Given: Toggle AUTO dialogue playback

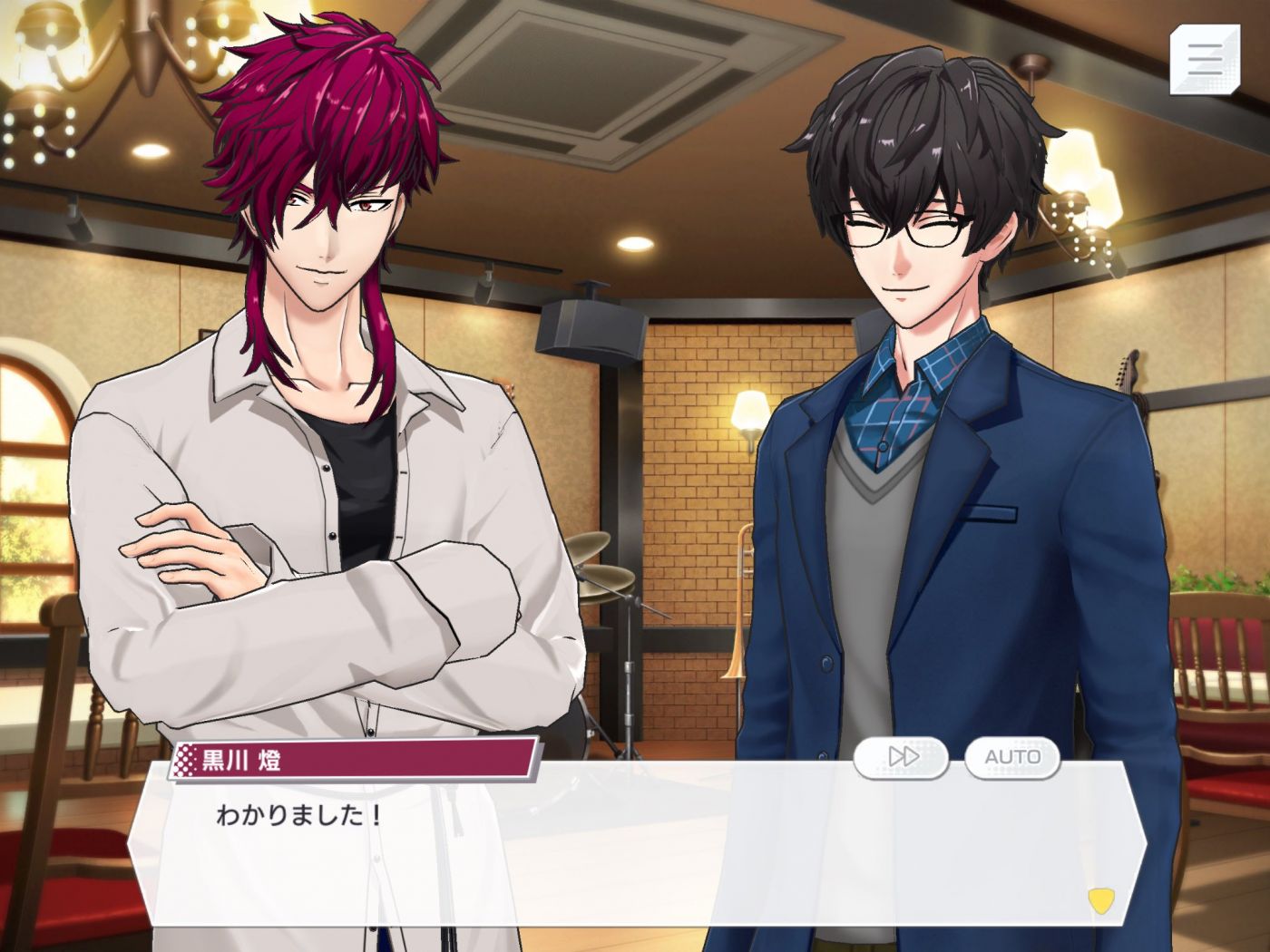Looking at the screenshot, I should (1012, 757).
